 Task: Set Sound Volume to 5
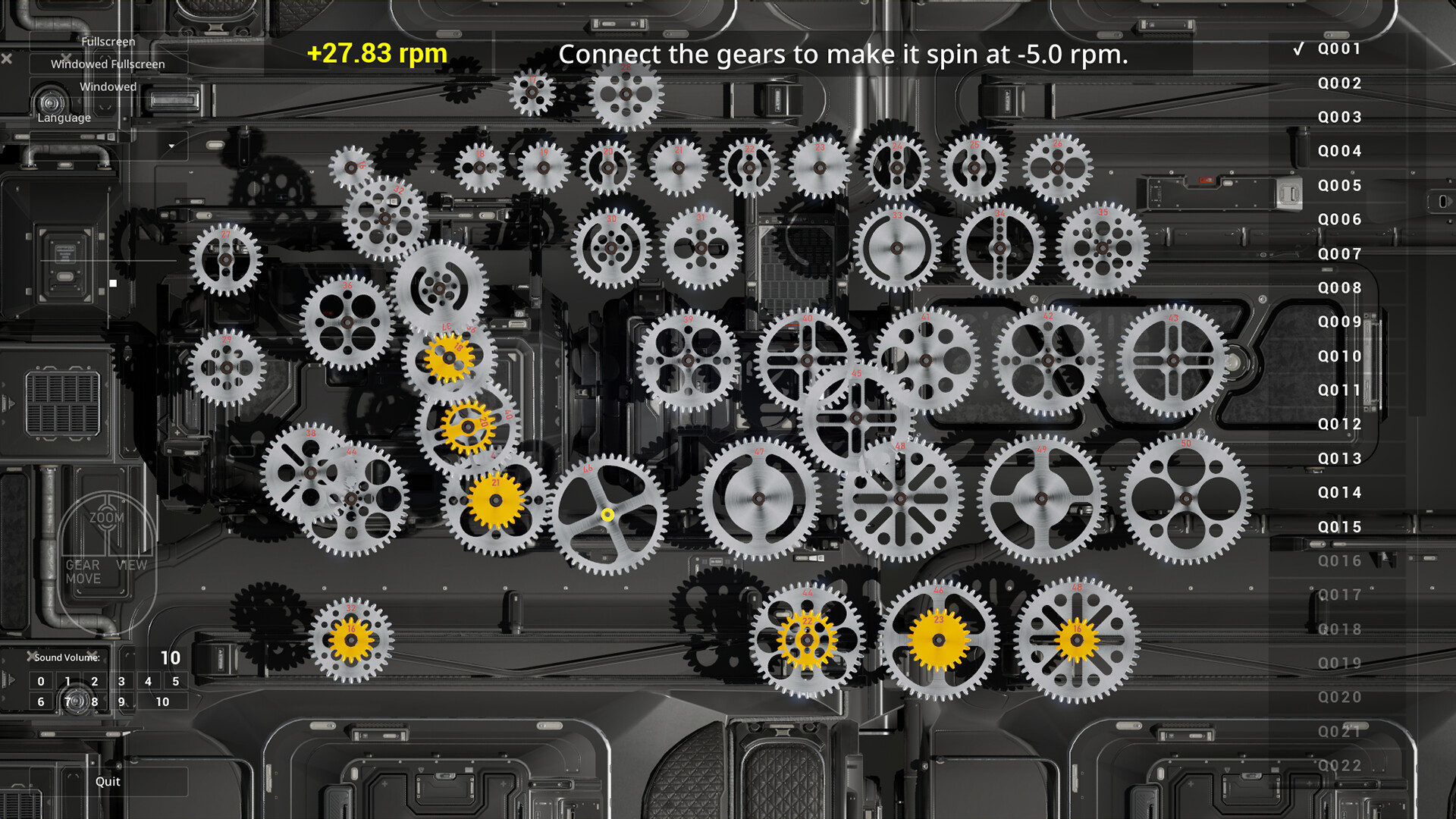click(176, 681)
